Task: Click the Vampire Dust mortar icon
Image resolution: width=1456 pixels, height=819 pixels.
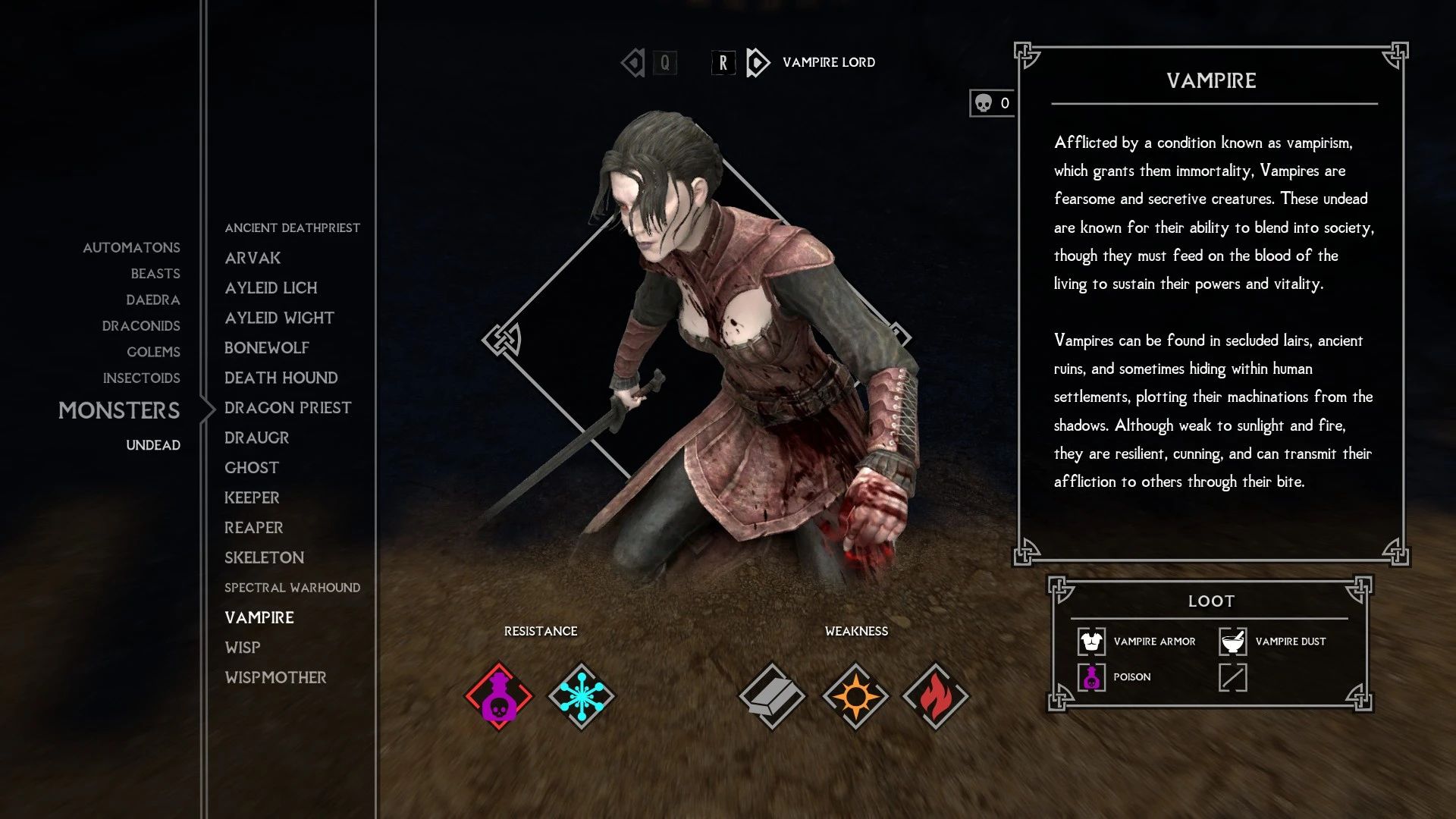Action: pos(1234,641)
